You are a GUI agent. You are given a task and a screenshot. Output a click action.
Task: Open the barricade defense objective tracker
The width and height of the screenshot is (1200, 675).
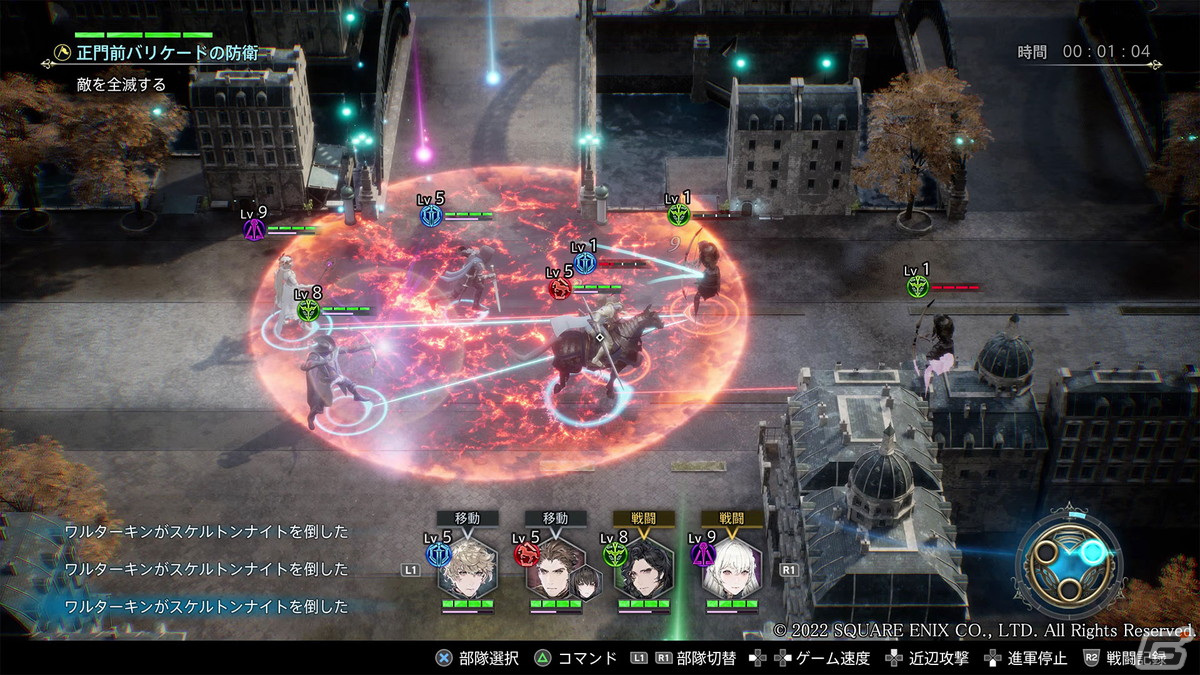(x=160, y=53)
